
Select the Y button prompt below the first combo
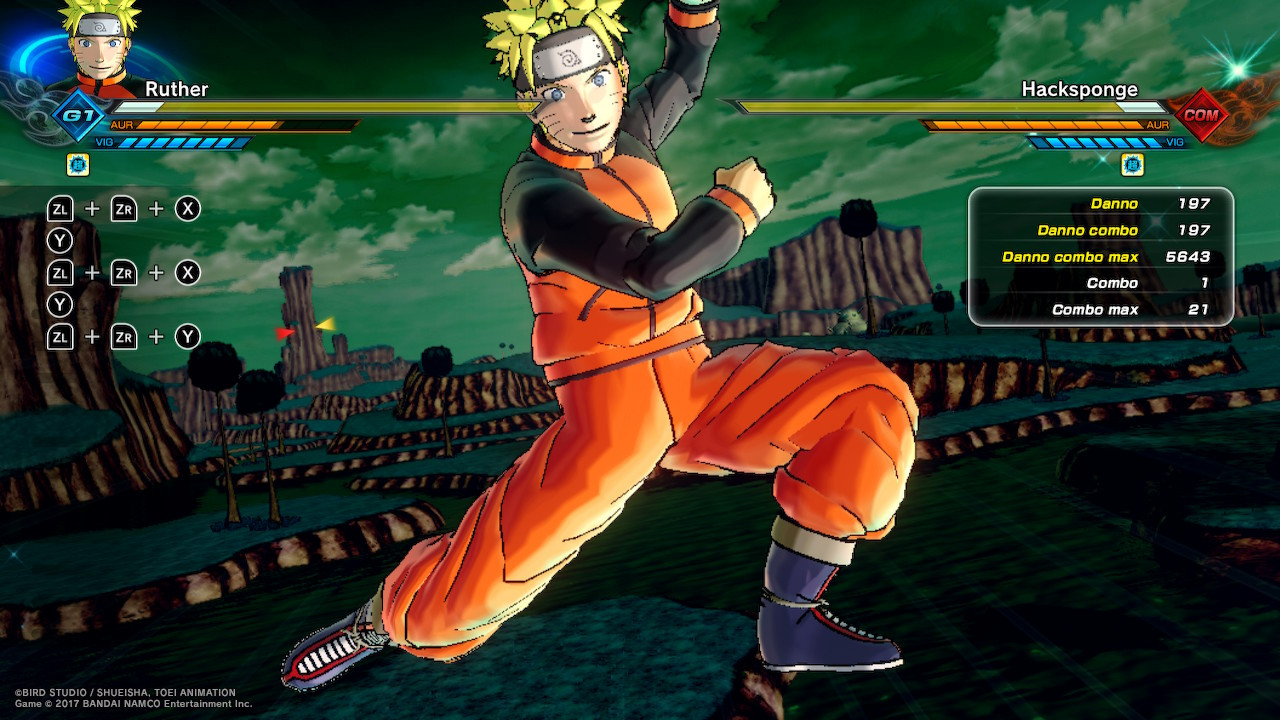tap(60, 240)
